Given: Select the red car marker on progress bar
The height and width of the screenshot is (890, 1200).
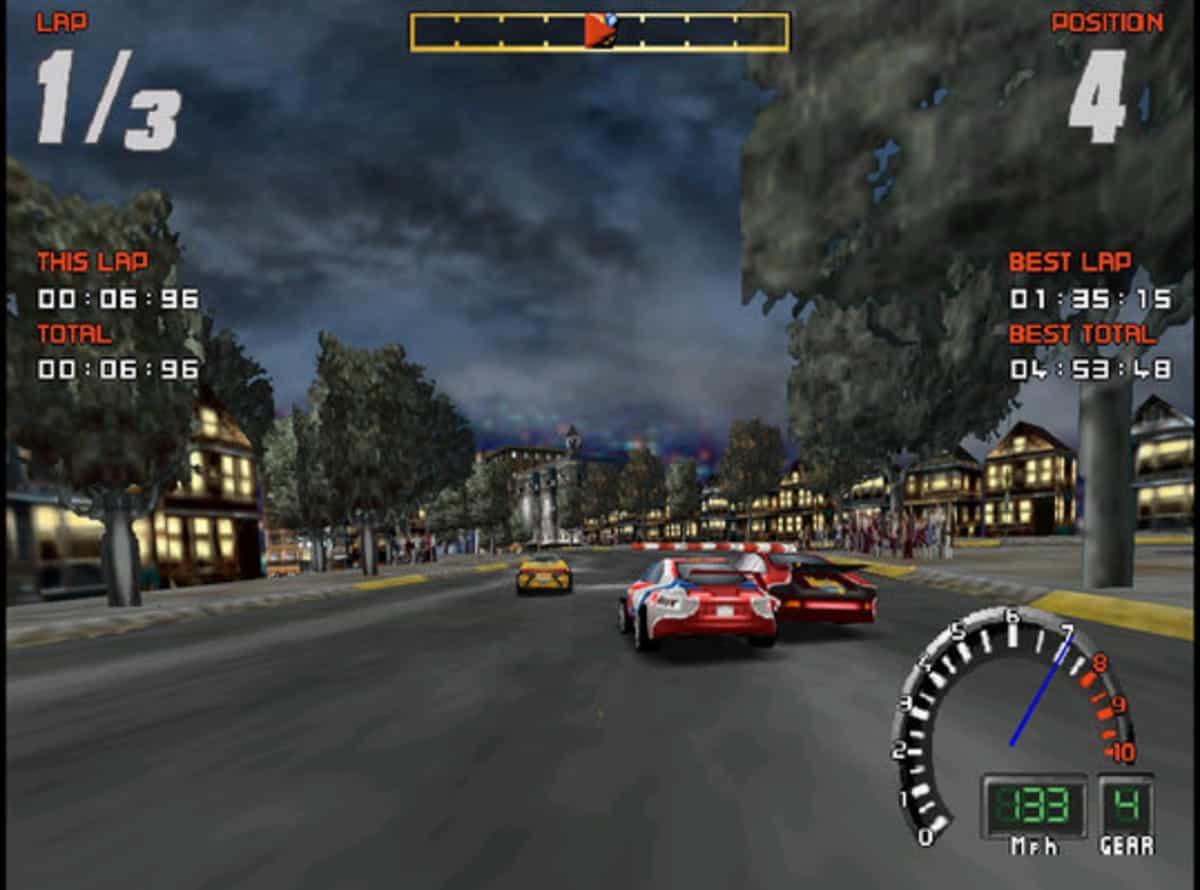Looking at the screenshot, I should pos(598,32).
